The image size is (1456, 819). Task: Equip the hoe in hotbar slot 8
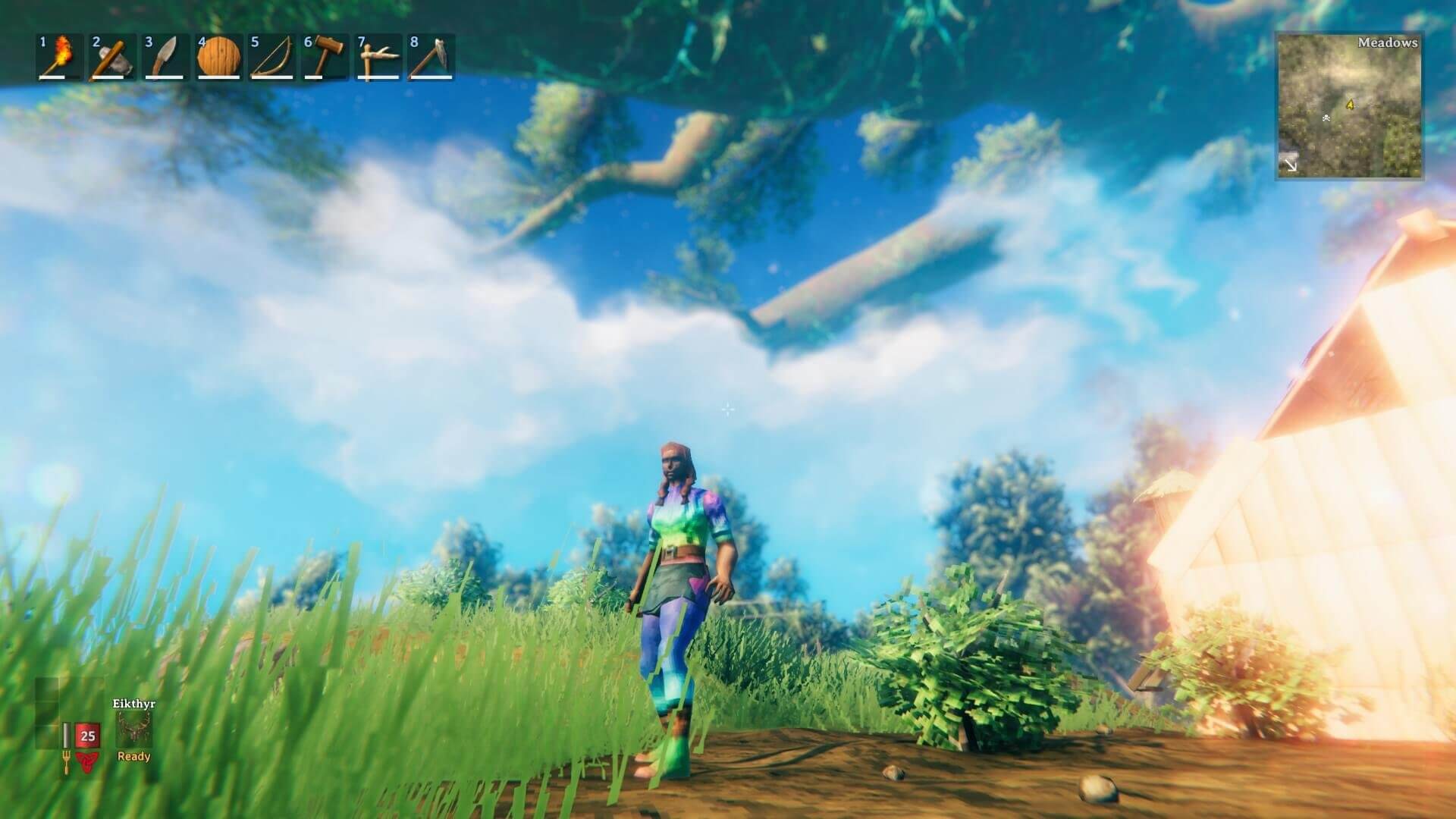pos(431,57)
